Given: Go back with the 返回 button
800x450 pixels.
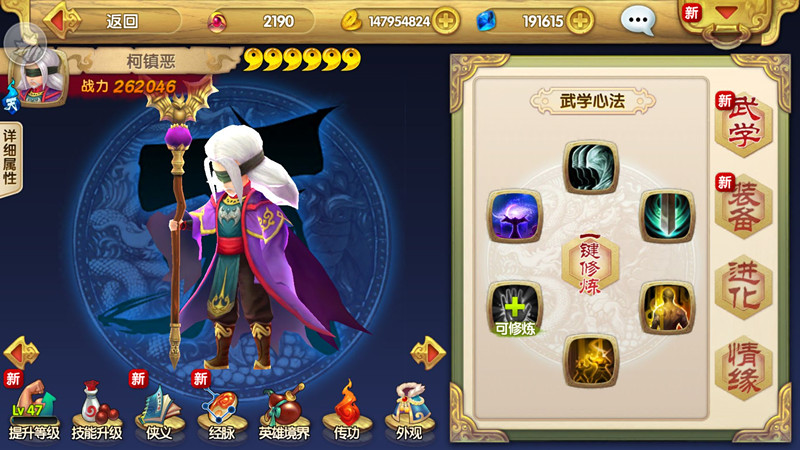Looking at the screenshot, I should (110, 20).
